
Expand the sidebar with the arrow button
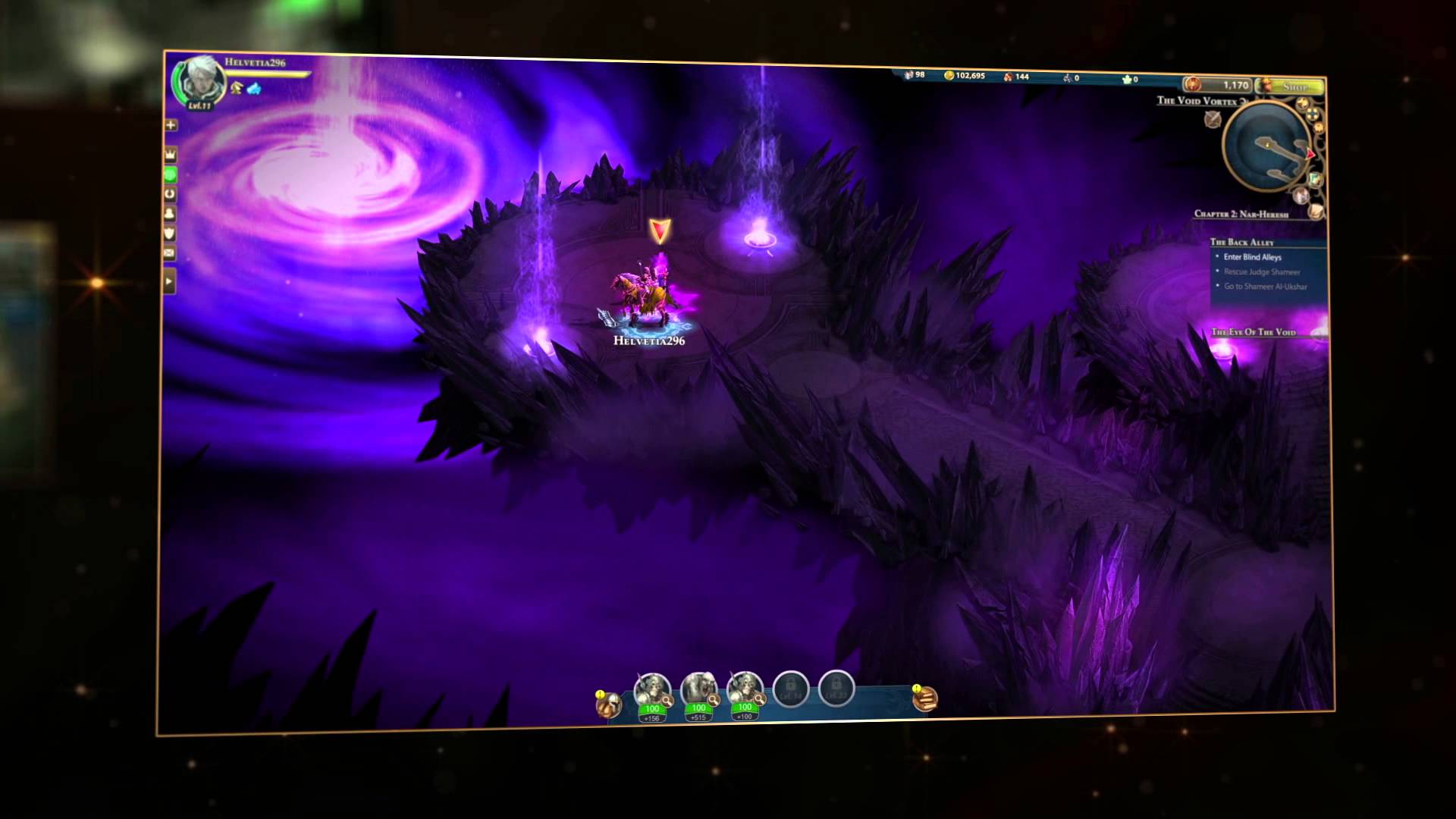point(169,281)
